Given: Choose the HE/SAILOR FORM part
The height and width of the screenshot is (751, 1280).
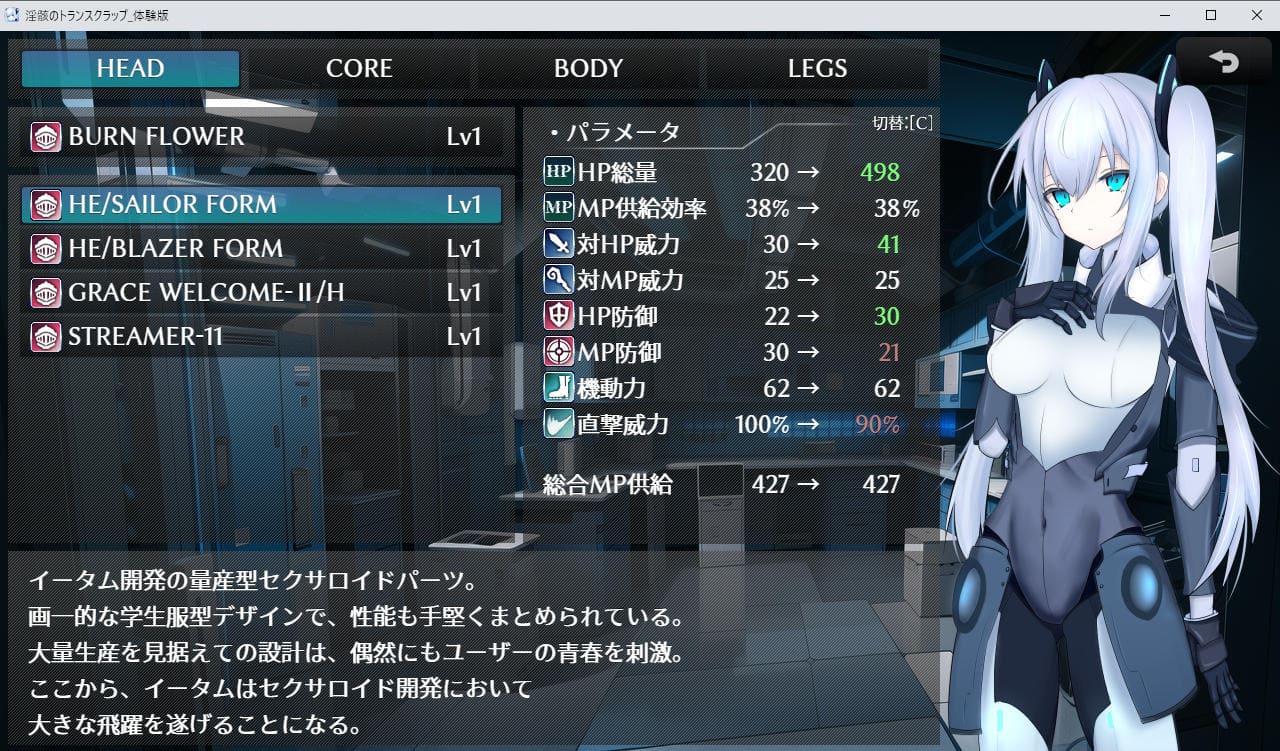Looking at the screenshot, I should point(262,205).
